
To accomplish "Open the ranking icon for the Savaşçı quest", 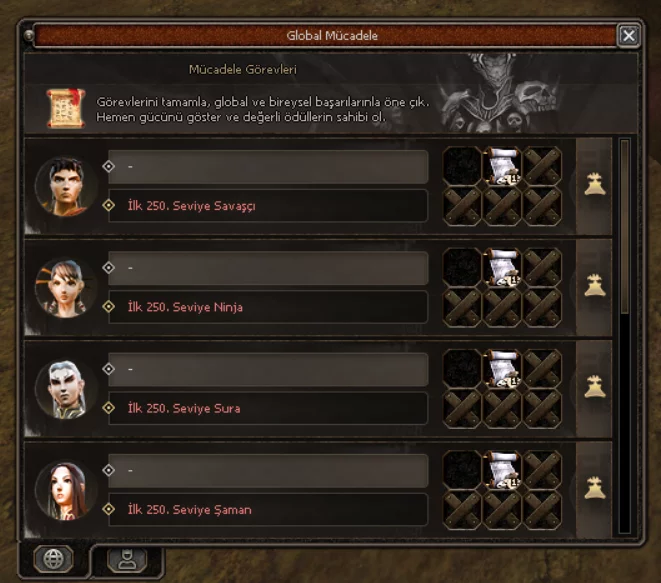I will coord(595,185).
